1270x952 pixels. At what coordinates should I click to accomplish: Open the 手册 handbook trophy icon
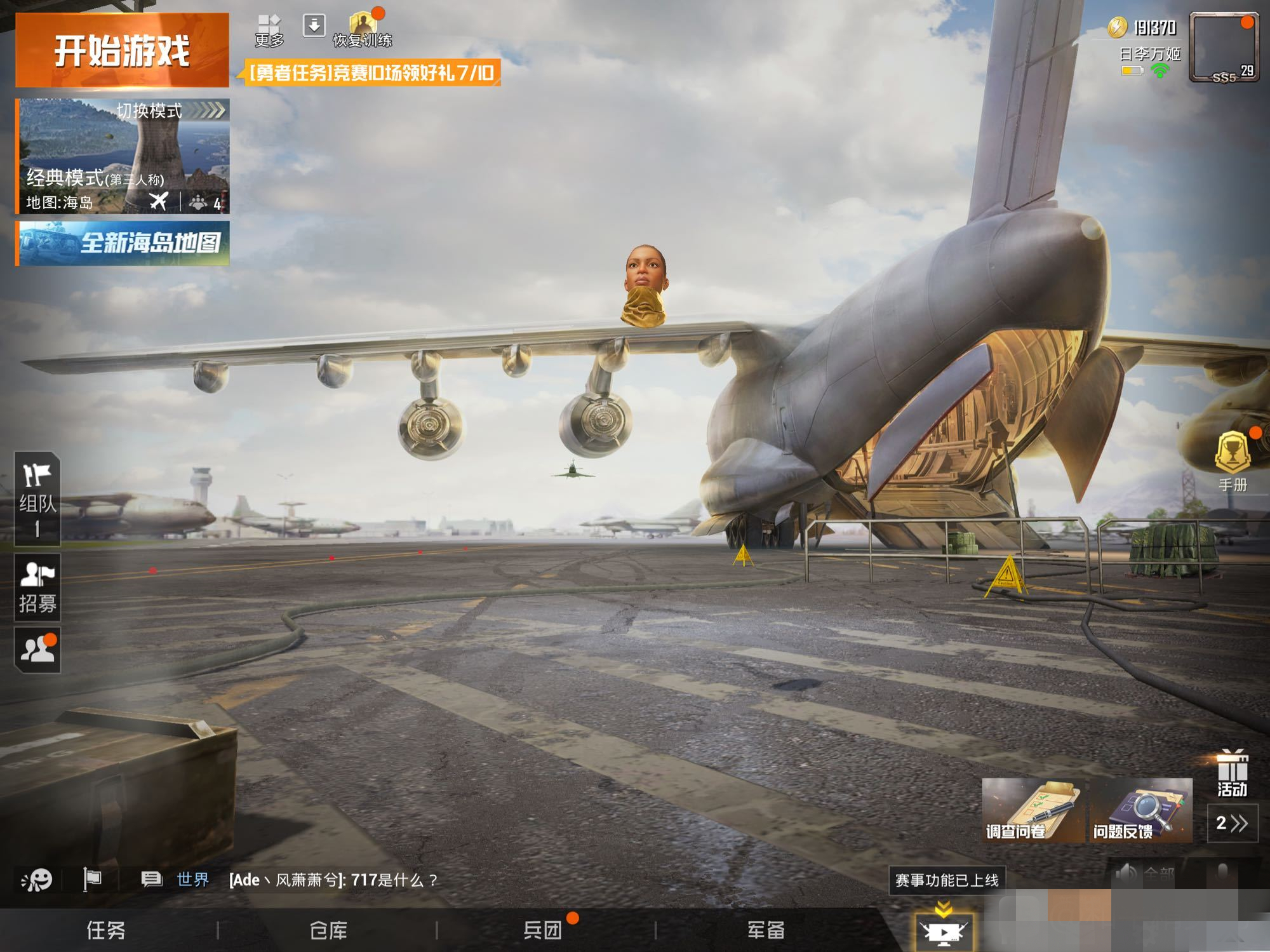coord(1233,460)
